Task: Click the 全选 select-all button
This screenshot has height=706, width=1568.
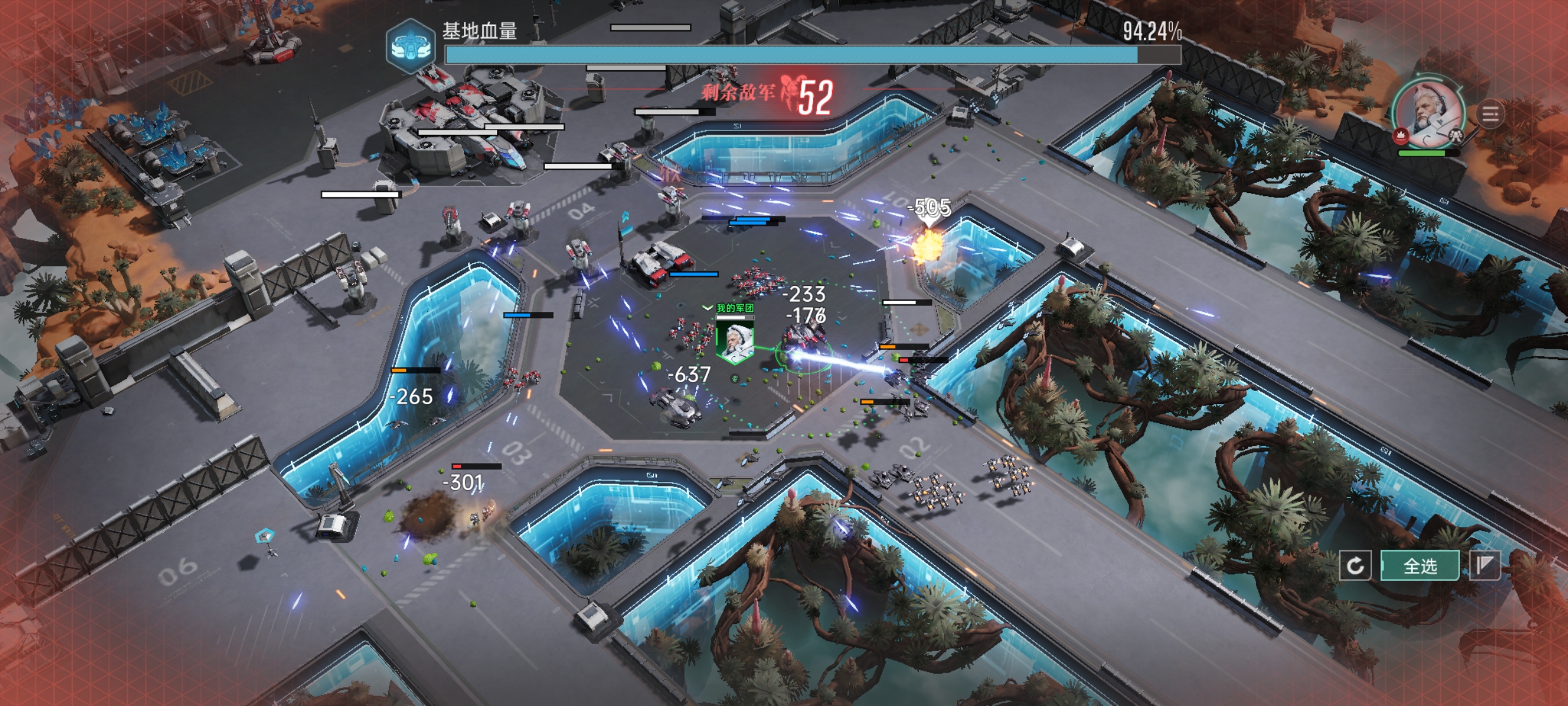Action: pyautogui.click(x=1420, y=566)
